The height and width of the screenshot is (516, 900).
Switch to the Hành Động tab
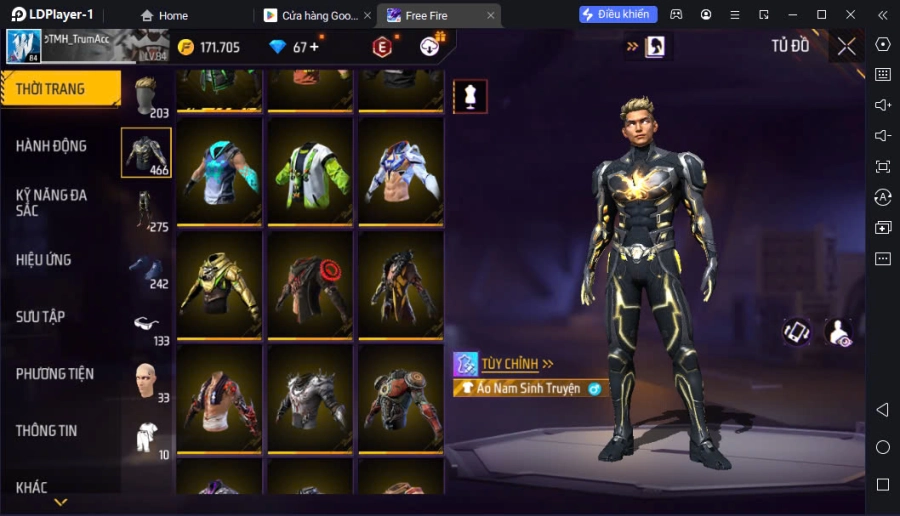(52, 146)
